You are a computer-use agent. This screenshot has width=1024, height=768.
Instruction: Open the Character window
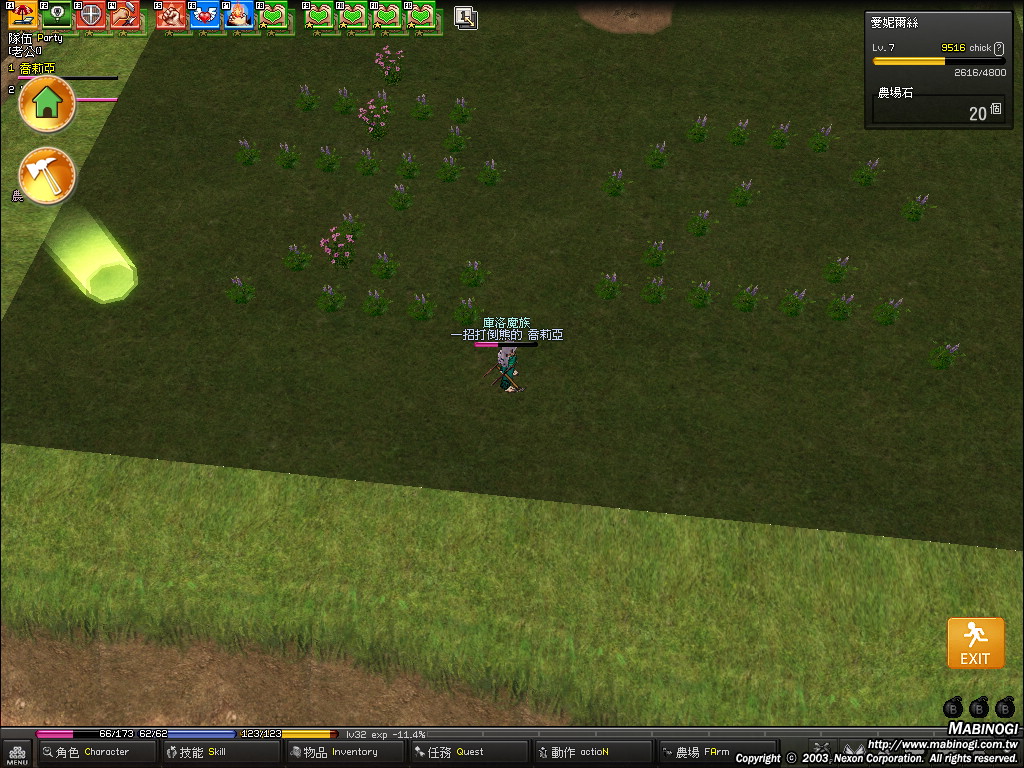click(x=96, y=752)
